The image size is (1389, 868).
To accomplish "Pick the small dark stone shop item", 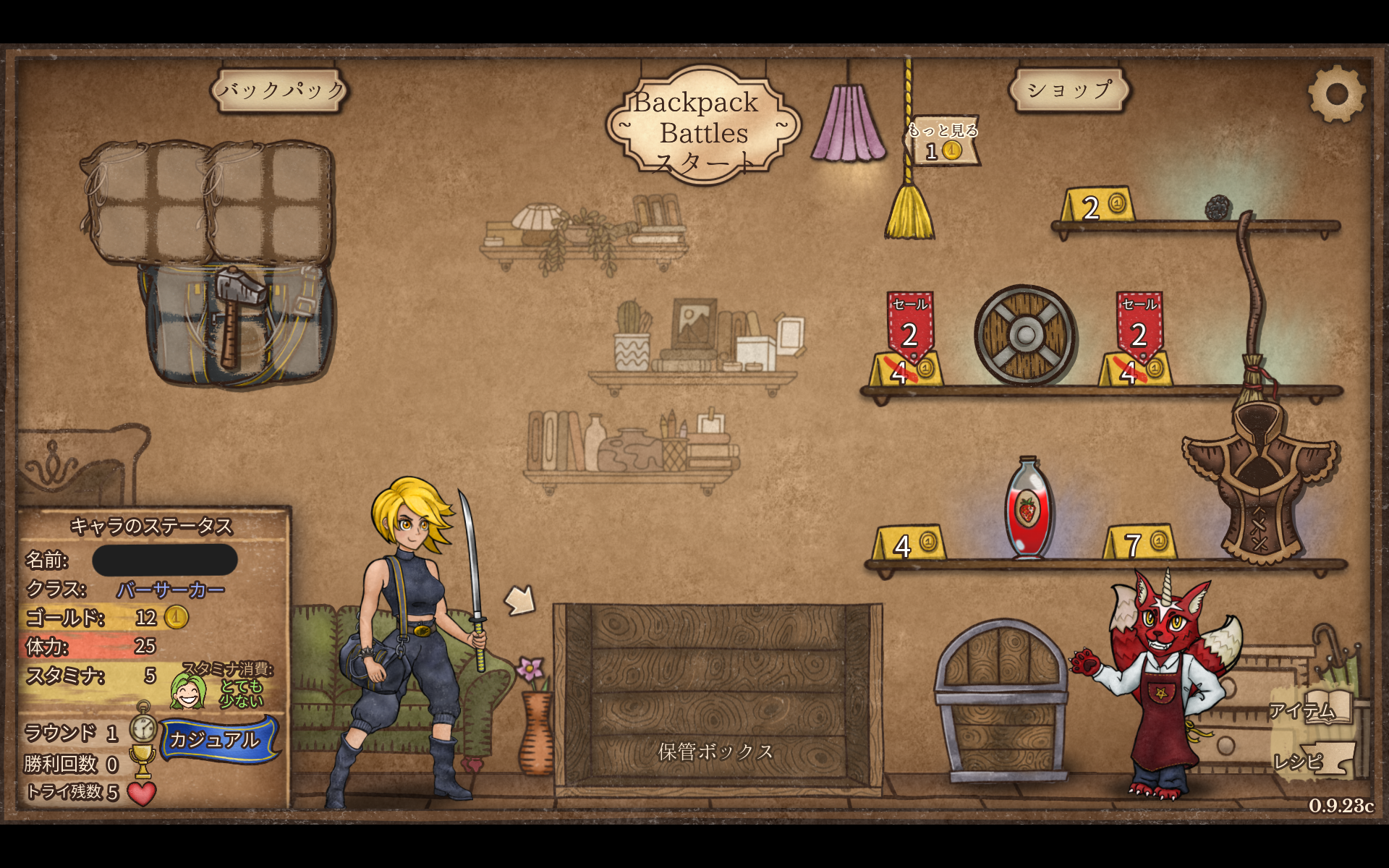I will 1218,208.
